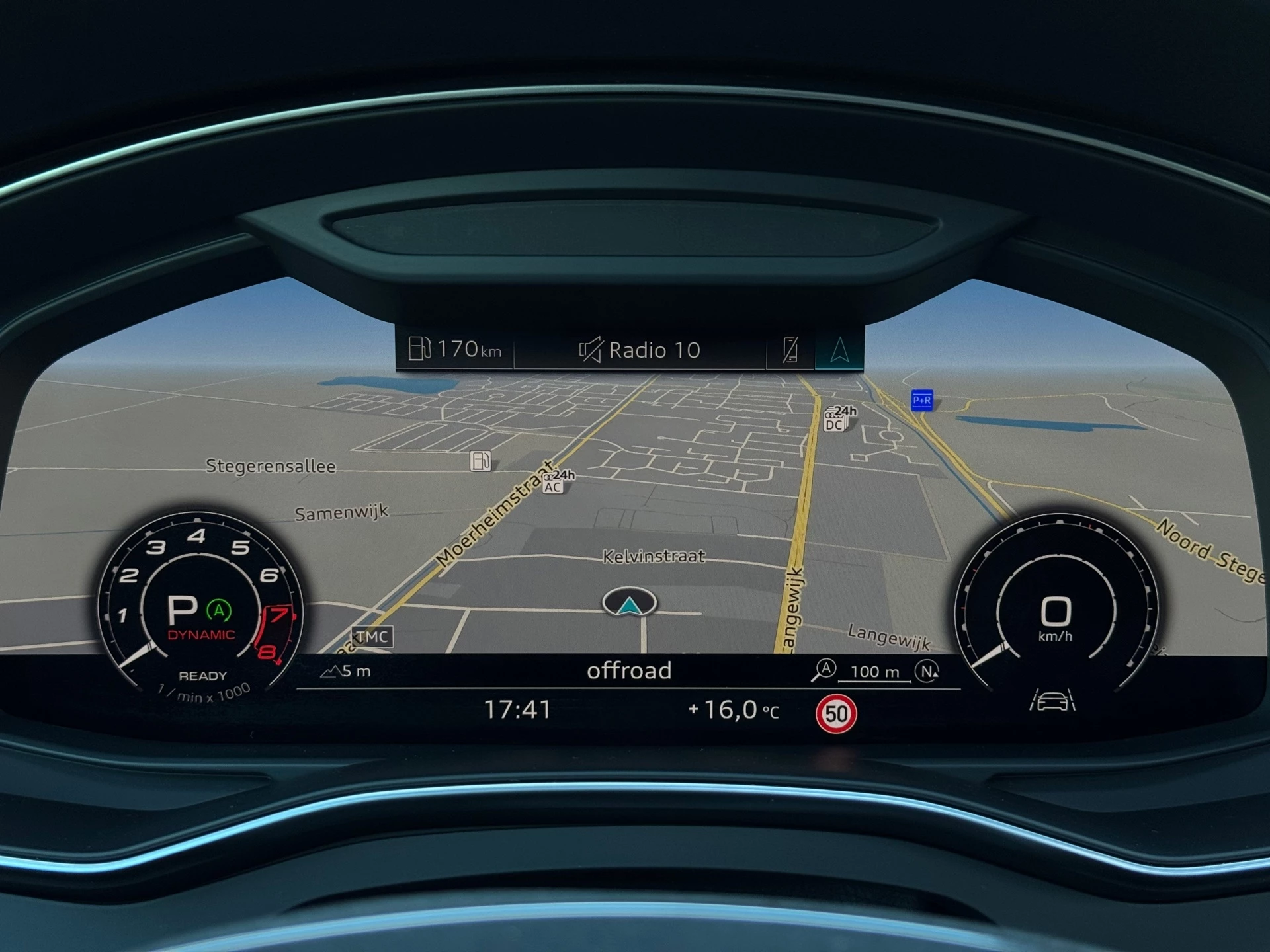Click the map zoom magnifier icon
This screenshot has width=1270, height=952.
pos(824,670)
